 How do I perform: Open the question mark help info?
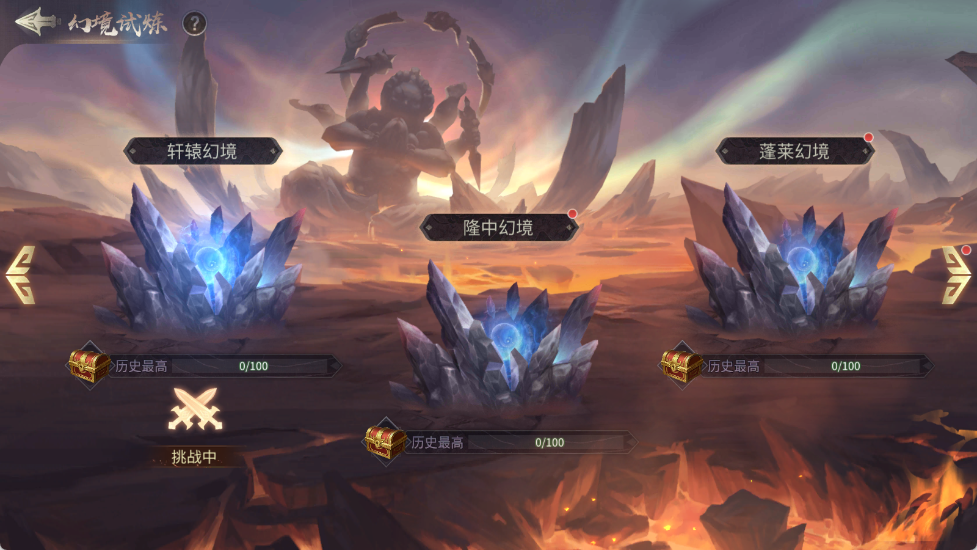(194, 24)
